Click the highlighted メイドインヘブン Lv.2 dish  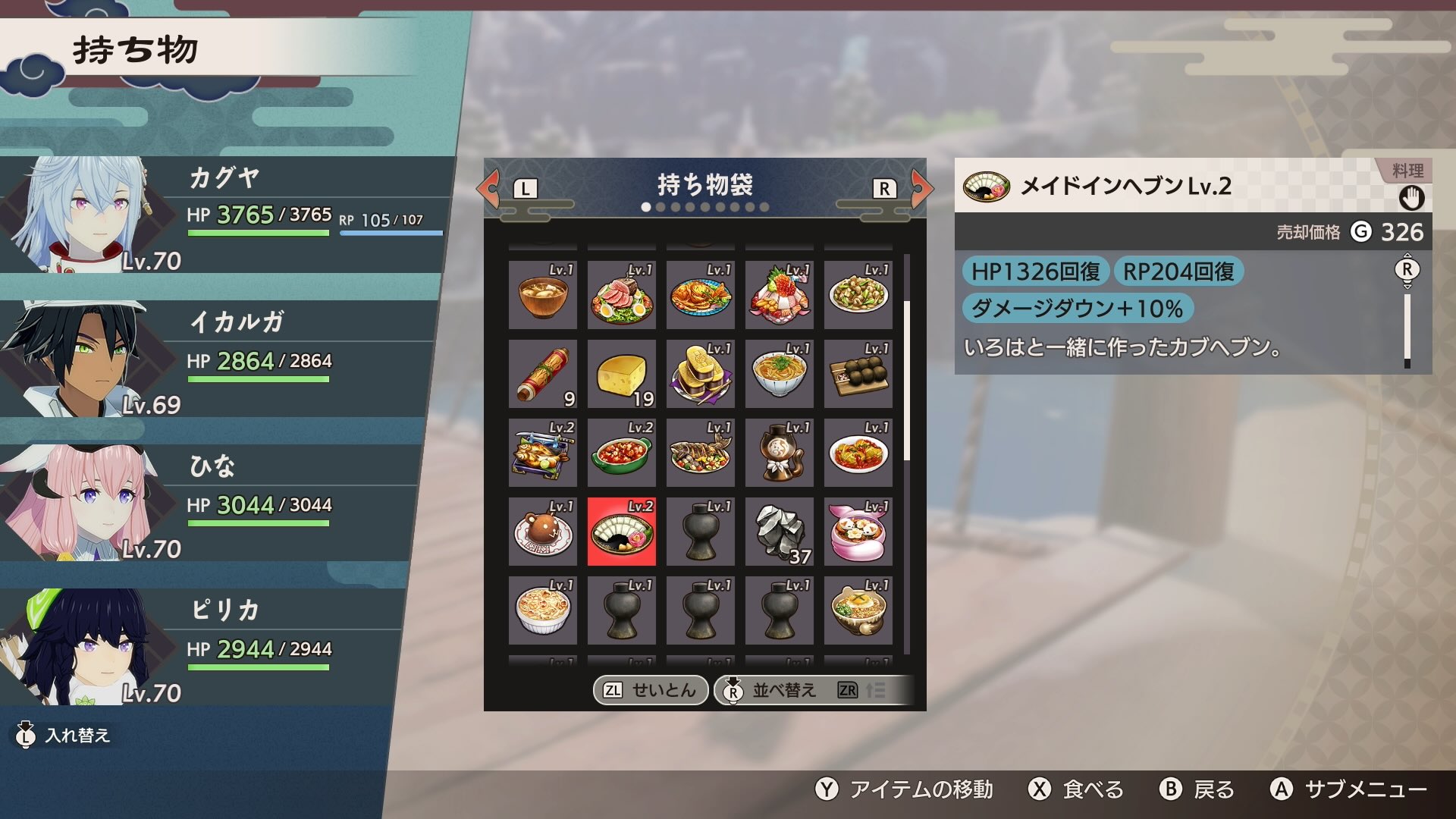621,531
